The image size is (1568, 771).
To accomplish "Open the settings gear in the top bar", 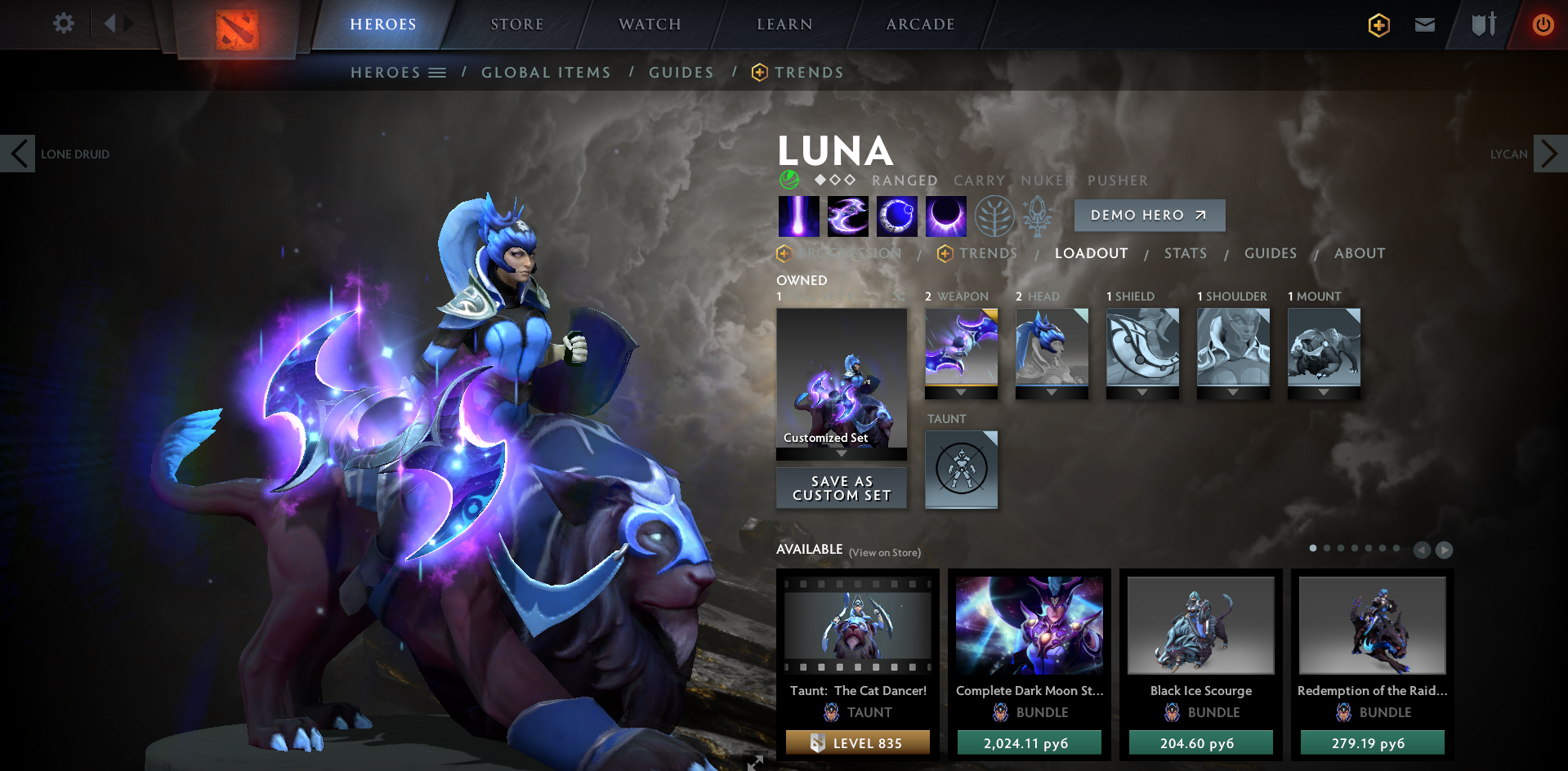I will pos(63,24).
